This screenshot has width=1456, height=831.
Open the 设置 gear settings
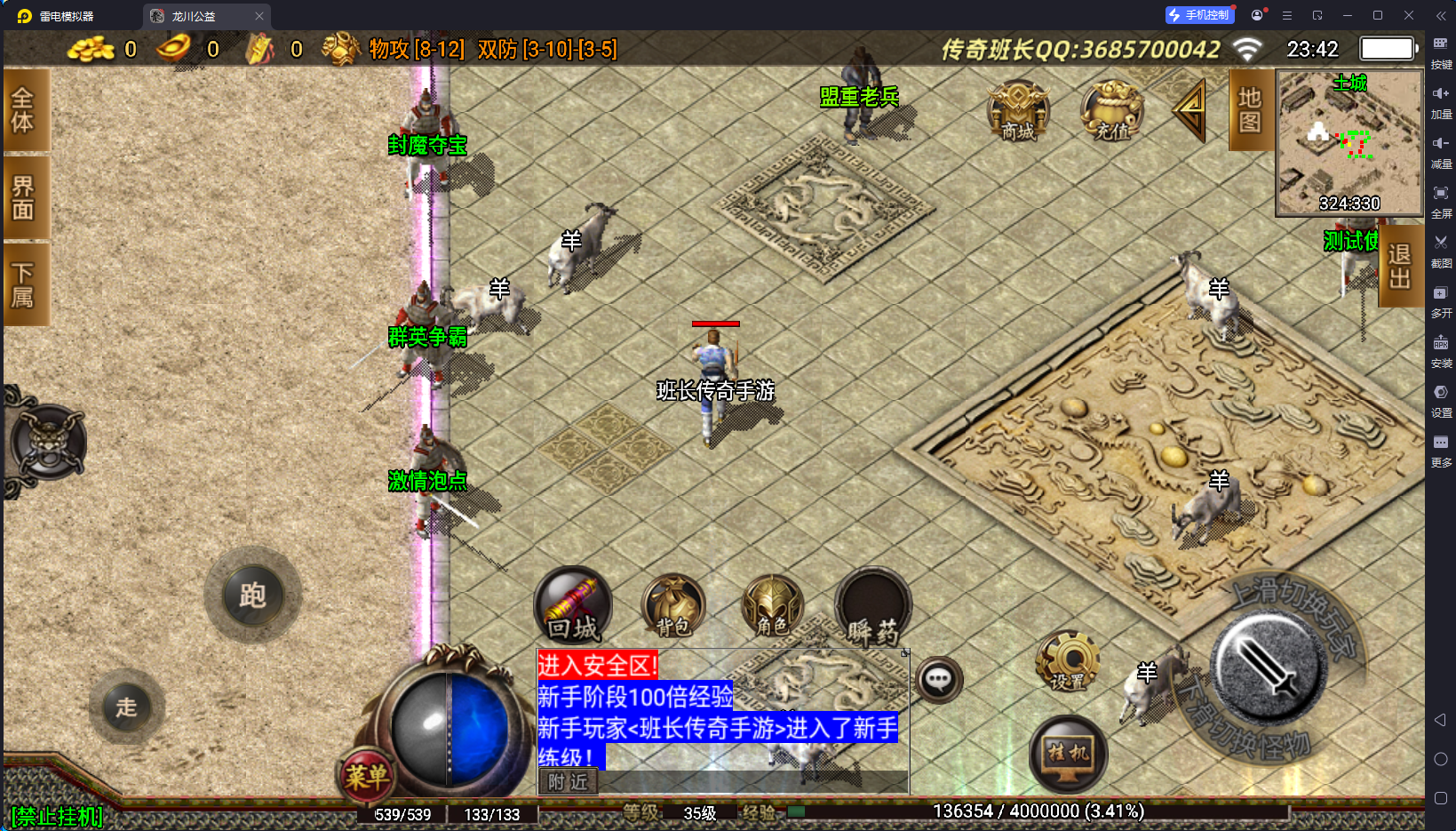point(1068,662)
